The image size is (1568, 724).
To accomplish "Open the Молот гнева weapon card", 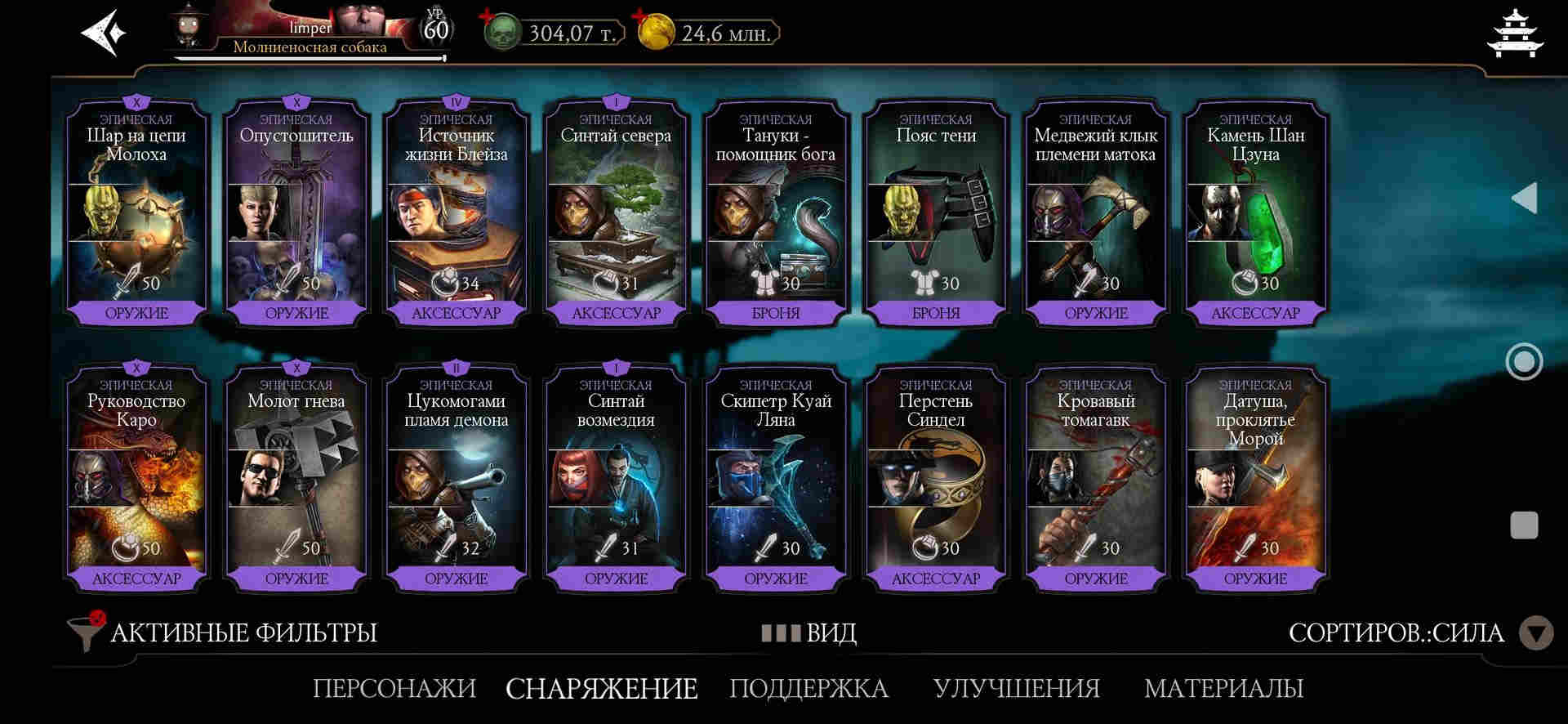I will point(296,480).
